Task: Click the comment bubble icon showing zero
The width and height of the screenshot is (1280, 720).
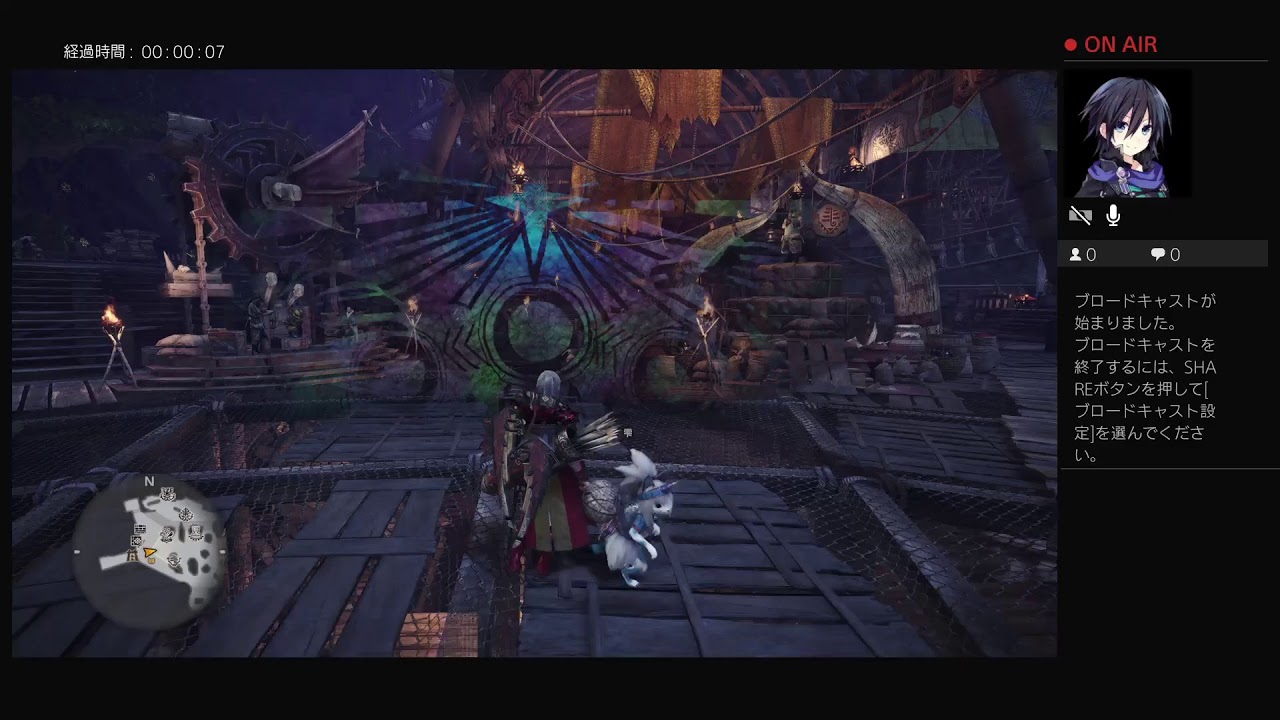Action: click(x=1156, y=254)
